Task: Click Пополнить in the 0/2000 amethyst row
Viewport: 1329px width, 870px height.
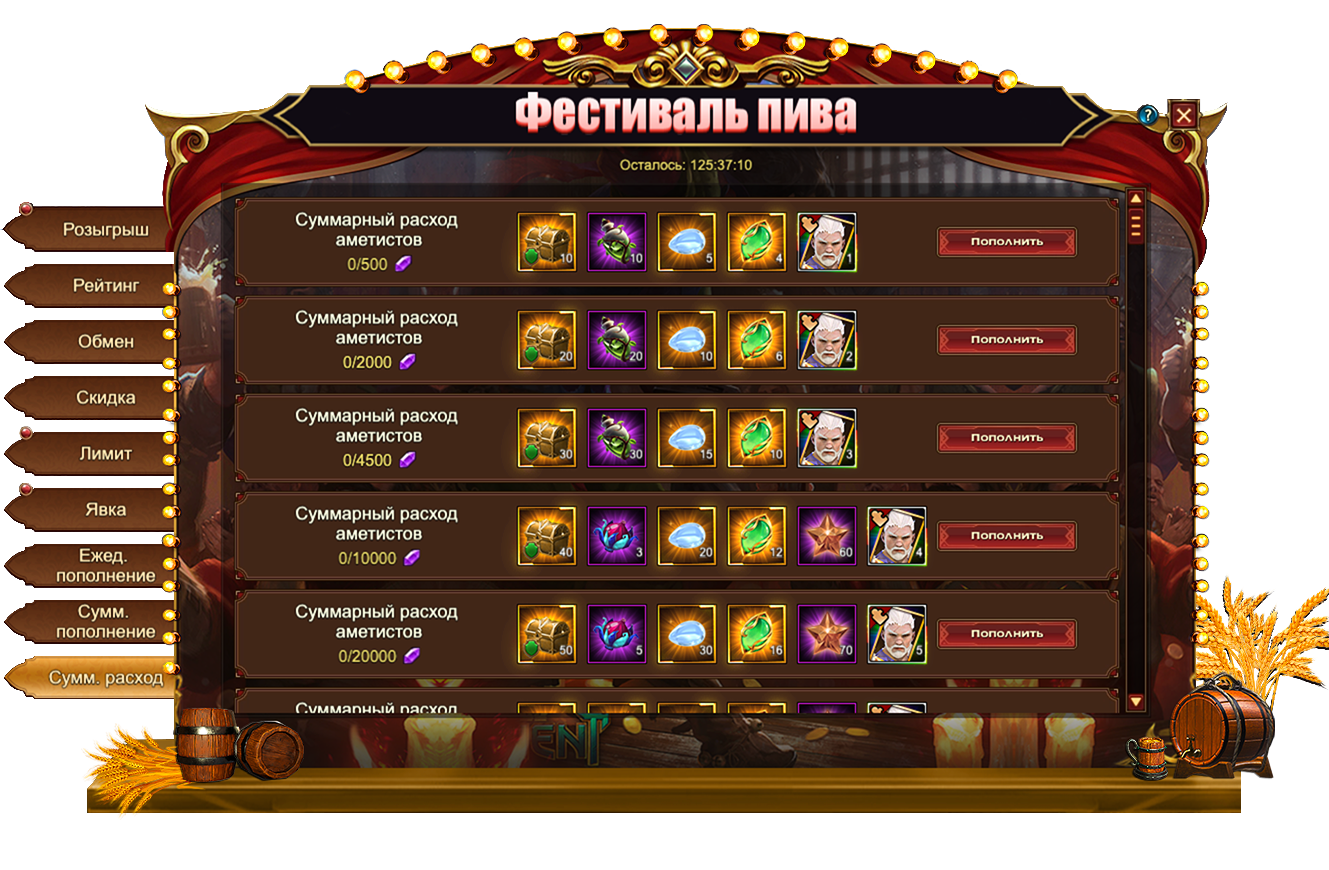Action: pyautogui.click(x=1006, y=339)
